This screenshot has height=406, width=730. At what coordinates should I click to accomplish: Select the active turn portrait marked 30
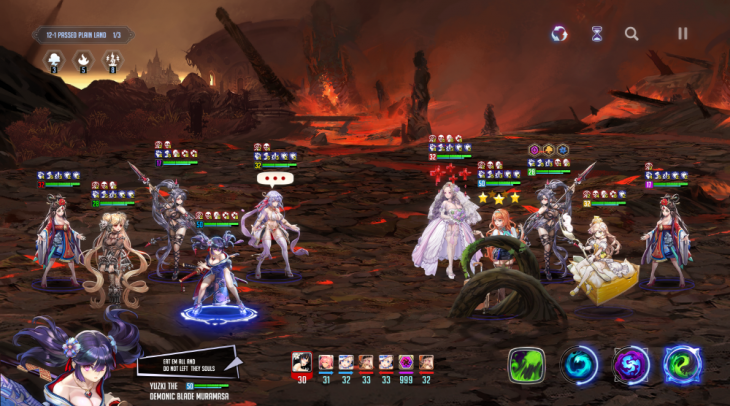pyautogui.click(x=301, y=363)
